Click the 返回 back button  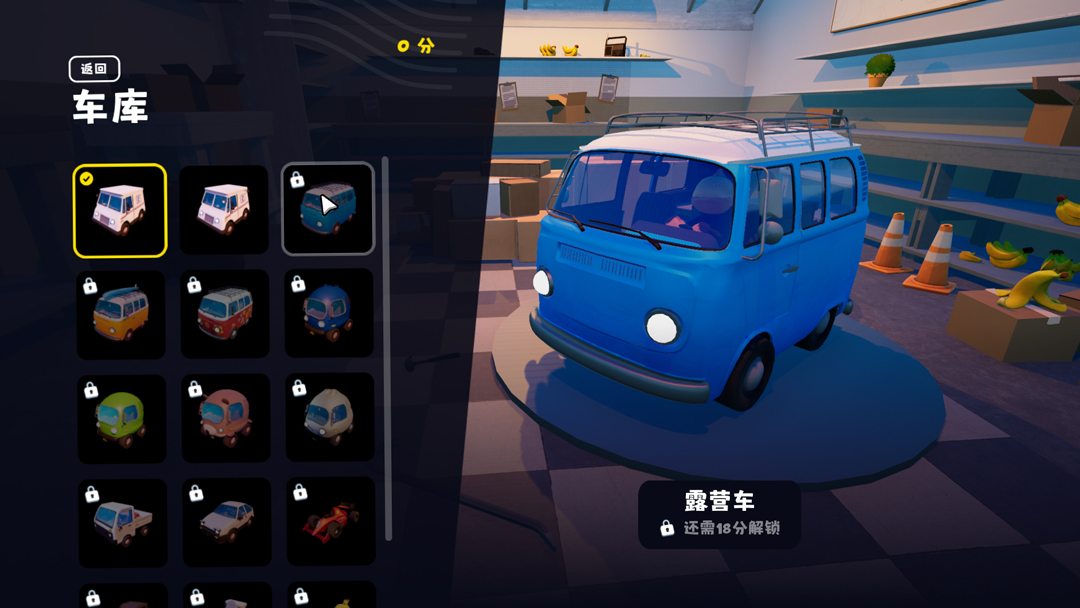(x=94, y=69)
